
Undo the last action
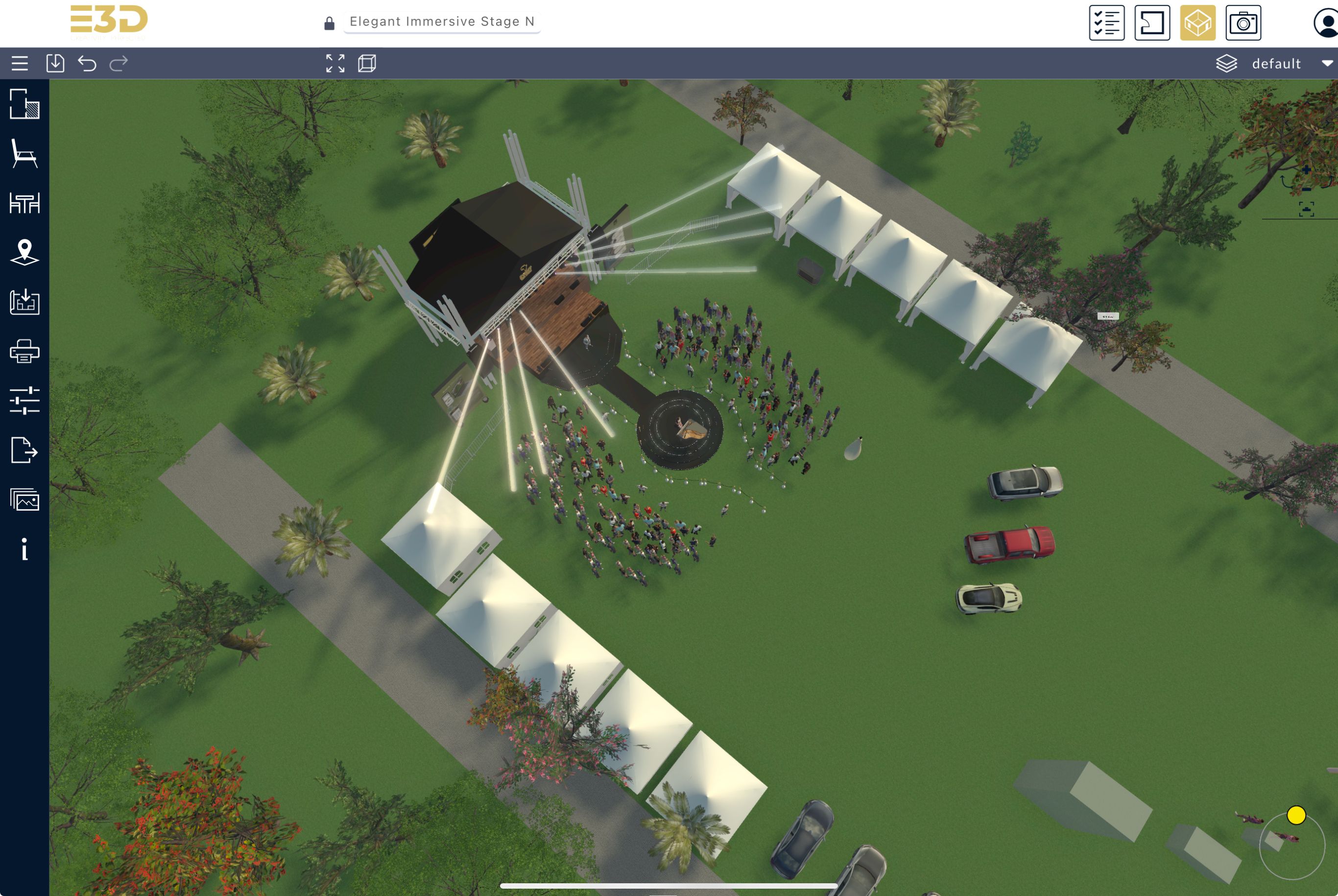point(87,64)
